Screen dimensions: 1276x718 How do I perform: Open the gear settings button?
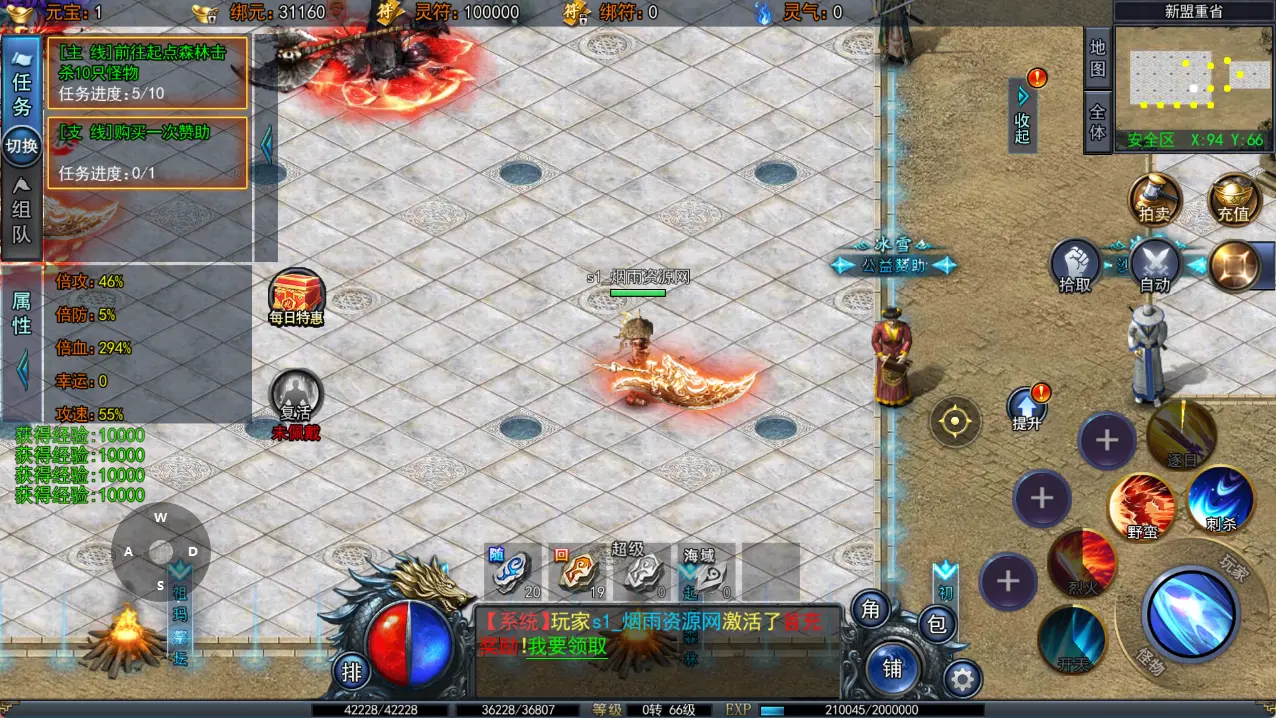click(x=962, y=680)
